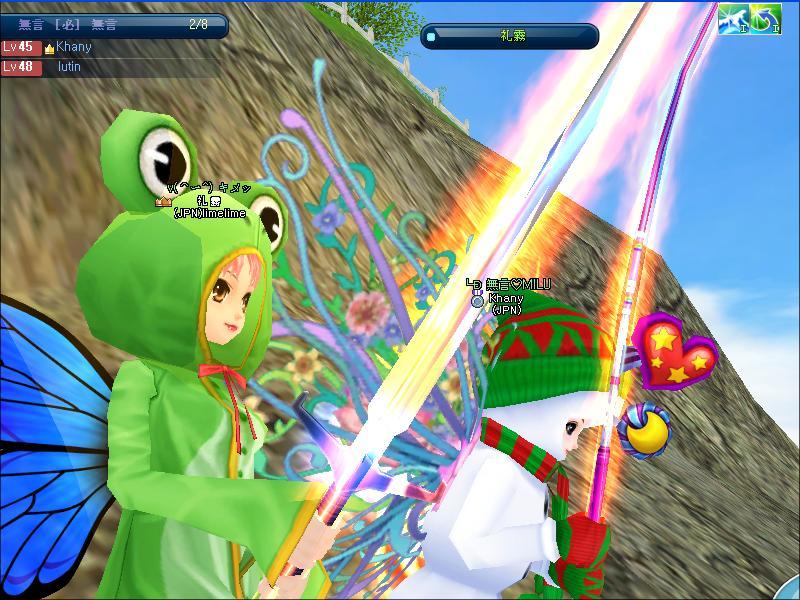This screenshot has height=600, width=800.
Task: Click the 礼霧 target name bar
Action: pyautogui.click(x=510, y=36)
